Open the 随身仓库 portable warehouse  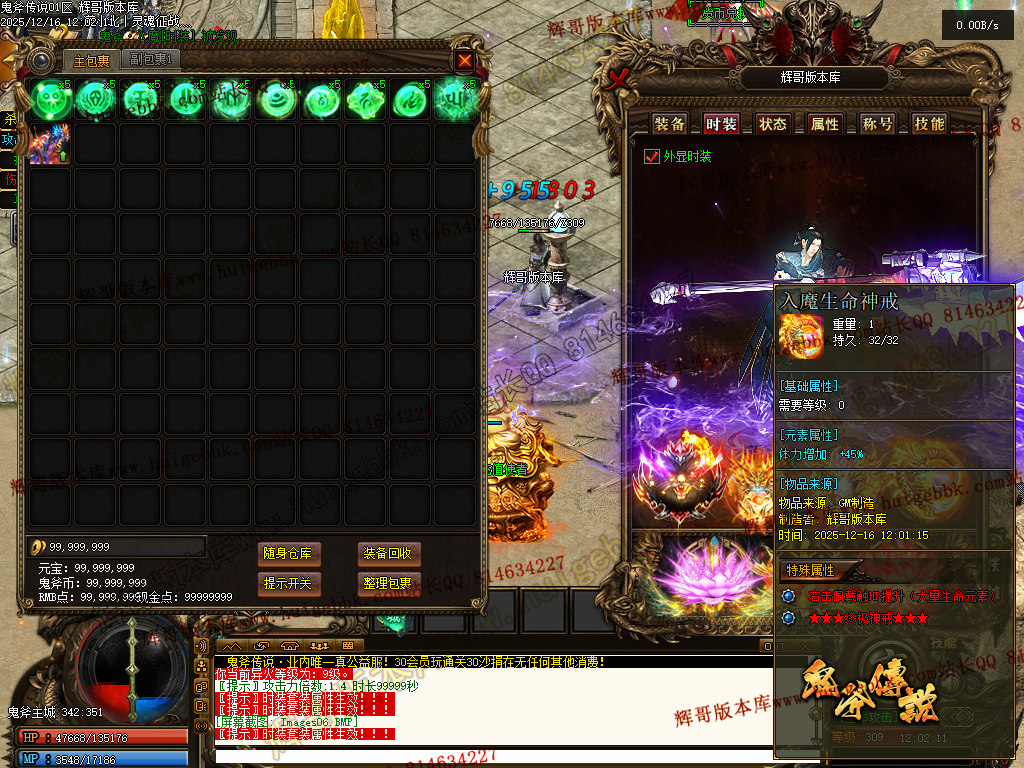tap(288, 554)
